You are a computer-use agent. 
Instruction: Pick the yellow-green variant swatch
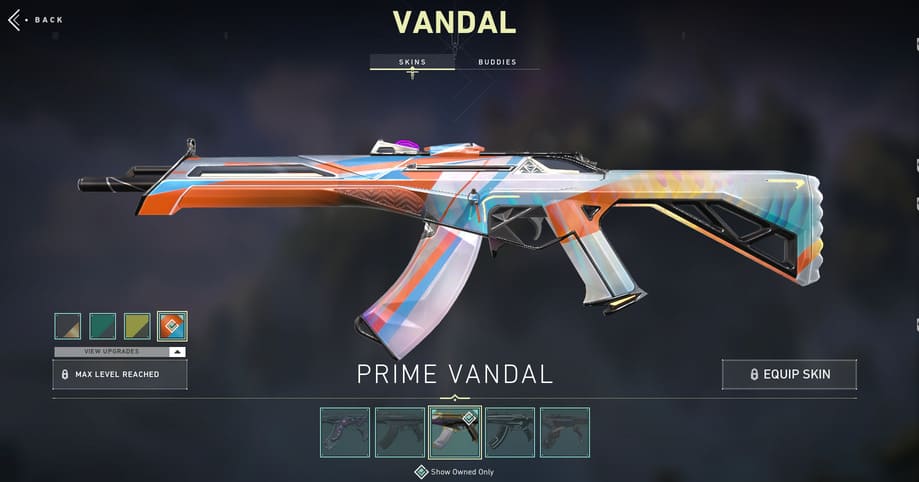pos(138,326)
